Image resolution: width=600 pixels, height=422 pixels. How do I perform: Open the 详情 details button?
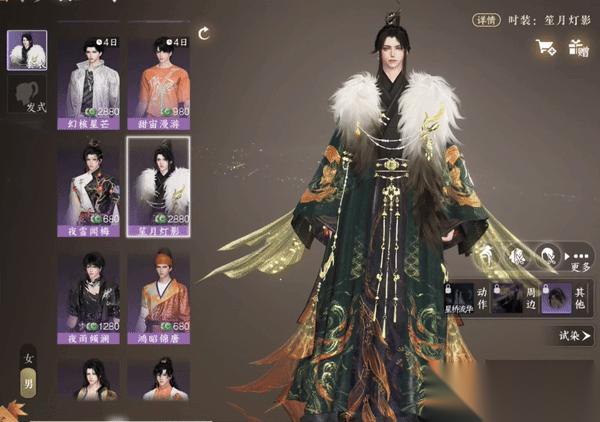[488, 19]
